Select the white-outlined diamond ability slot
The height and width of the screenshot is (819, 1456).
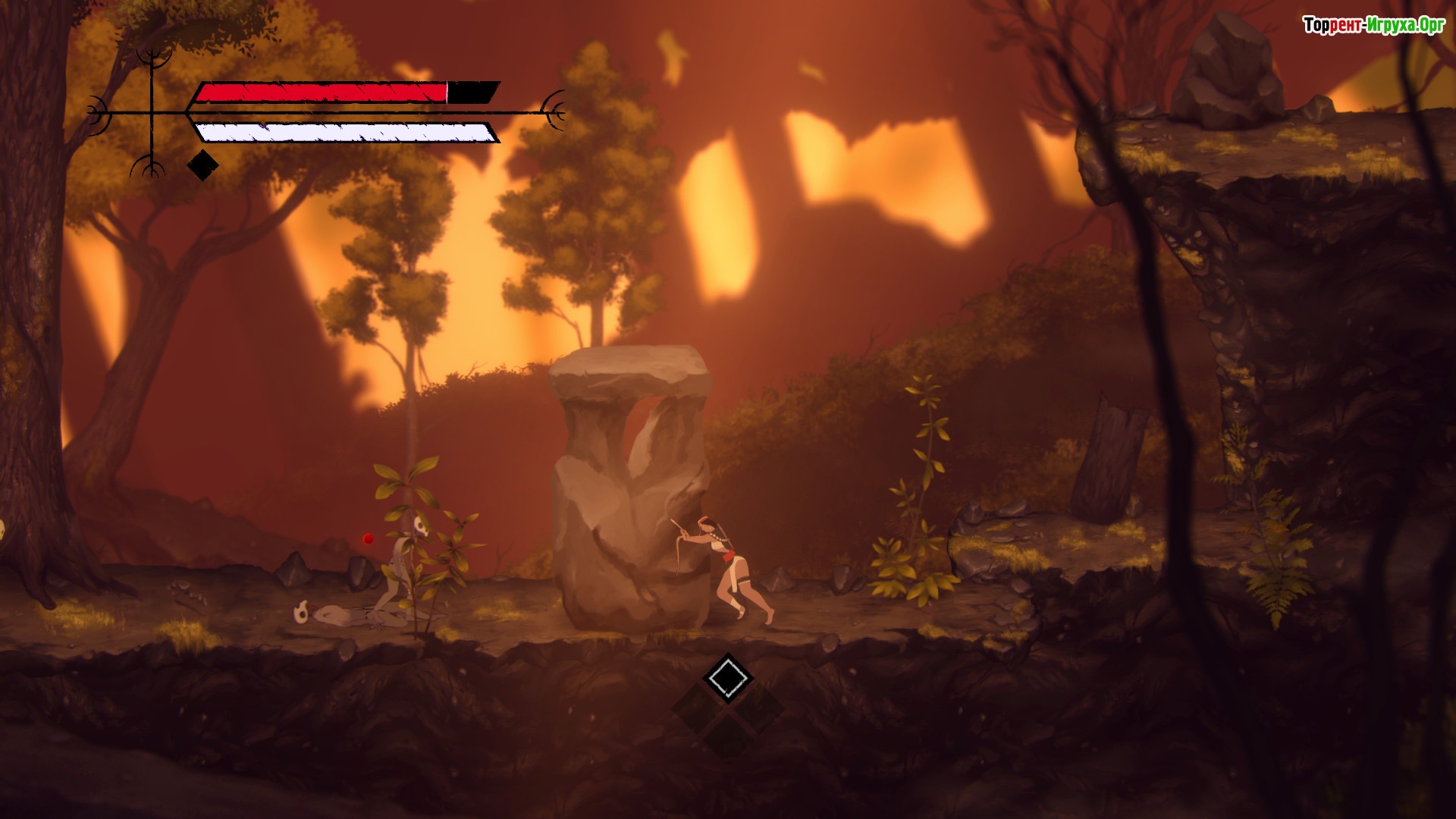[x=727, y=676]
